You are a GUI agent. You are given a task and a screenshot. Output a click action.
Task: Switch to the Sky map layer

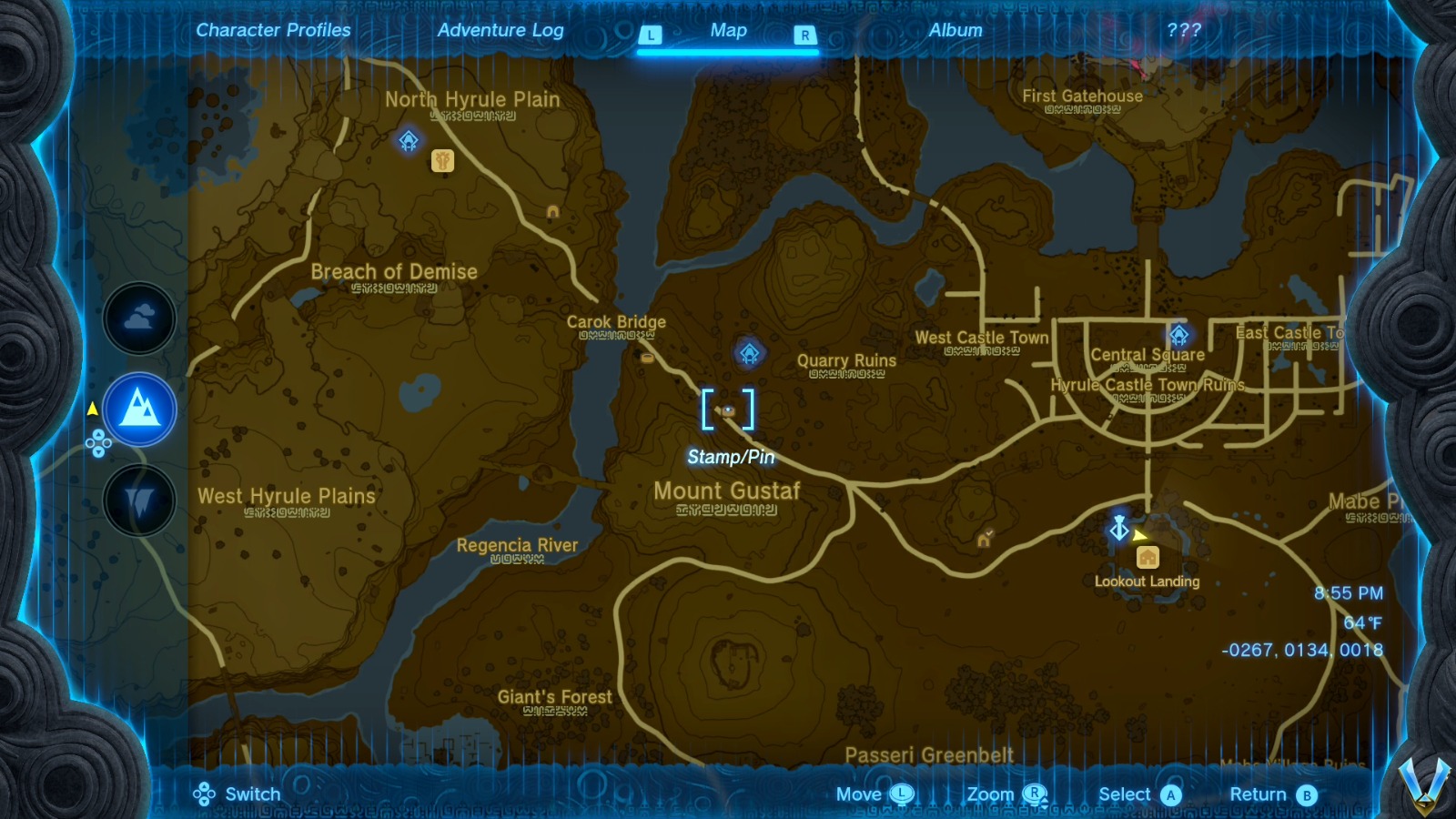click(x=139, y=318)
